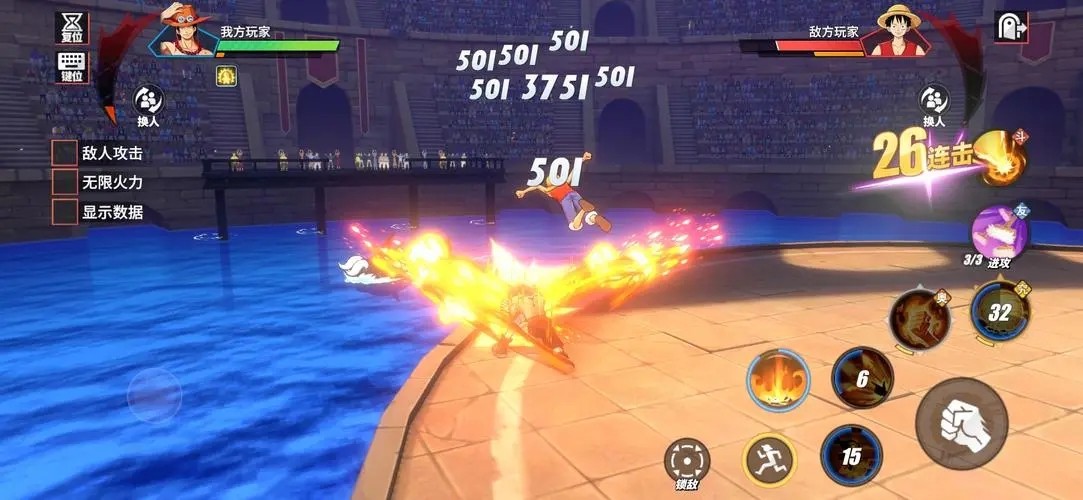Image resolution: width=1083 pixels, height=500 pixels.
Task: Enable the 无限火力 checkbox
Action: pos(66,182)
